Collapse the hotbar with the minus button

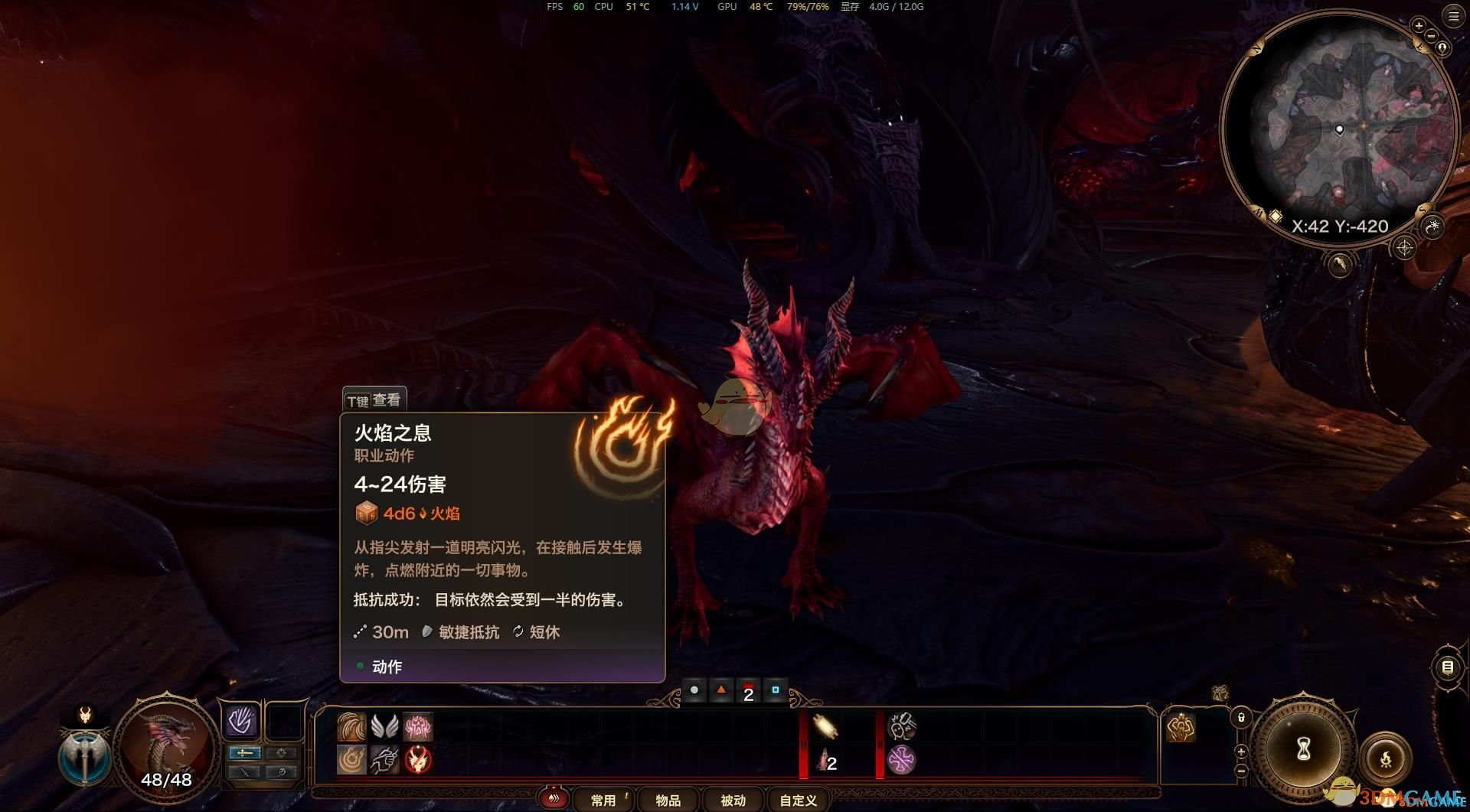1241,770
